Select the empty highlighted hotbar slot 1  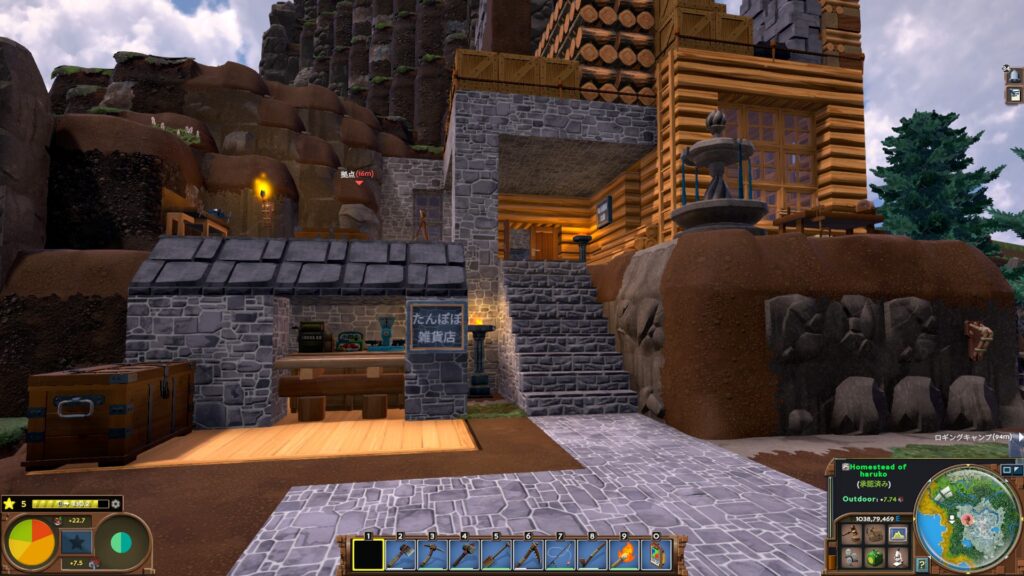[x=368, y=553]
